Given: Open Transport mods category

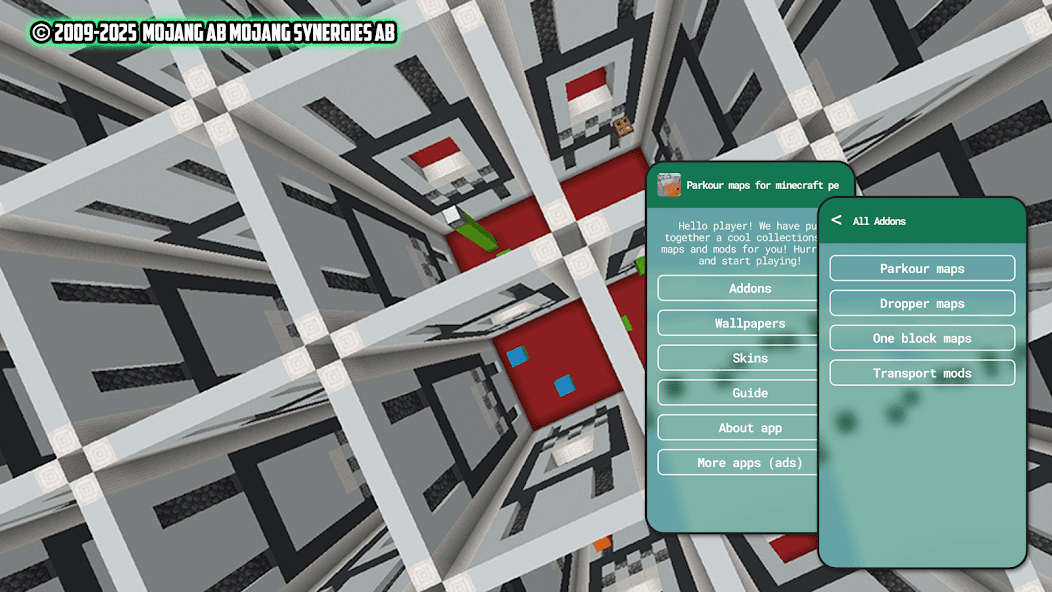Looking at the screenshot, I should [922, 373].
